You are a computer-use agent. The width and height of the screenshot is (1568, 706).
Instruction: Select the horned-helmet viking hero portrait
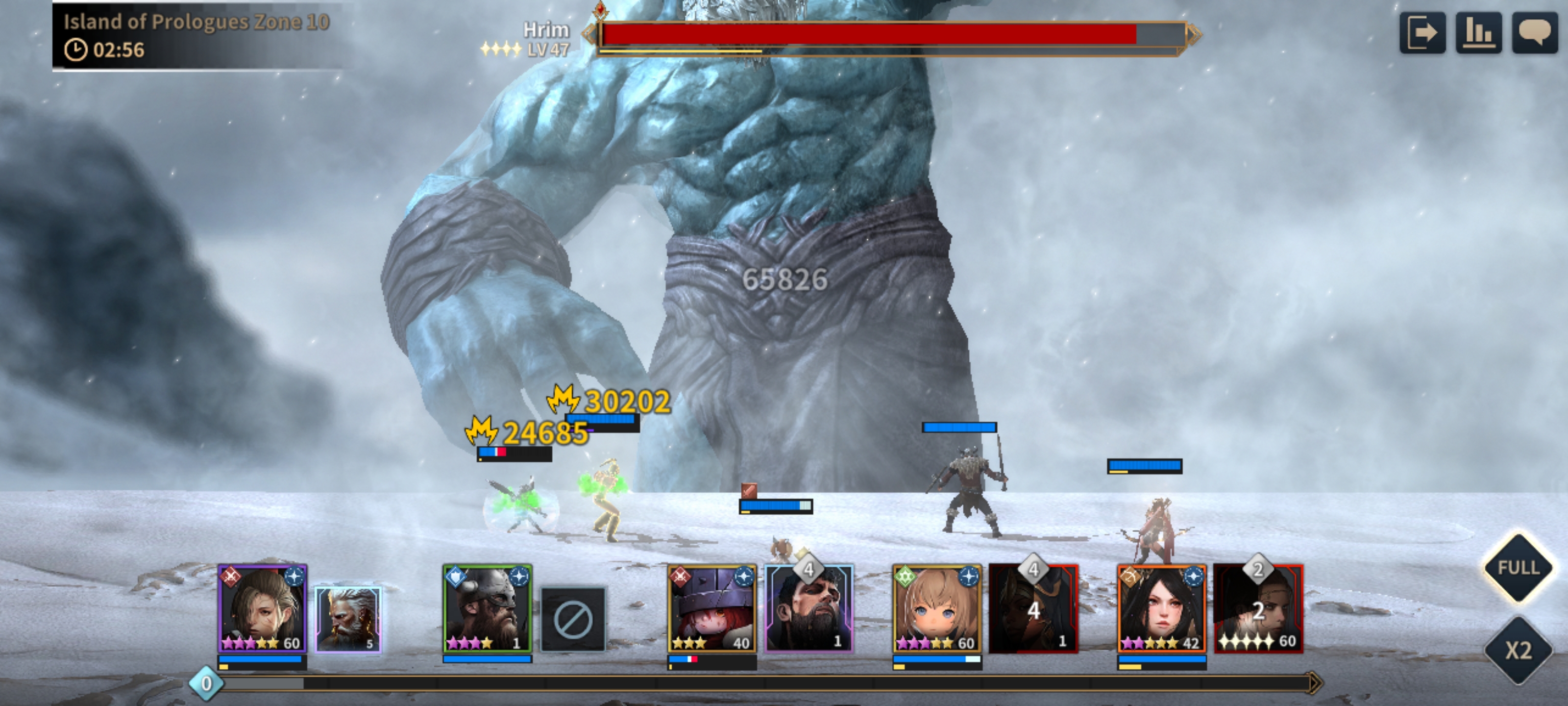click(487, 608)
